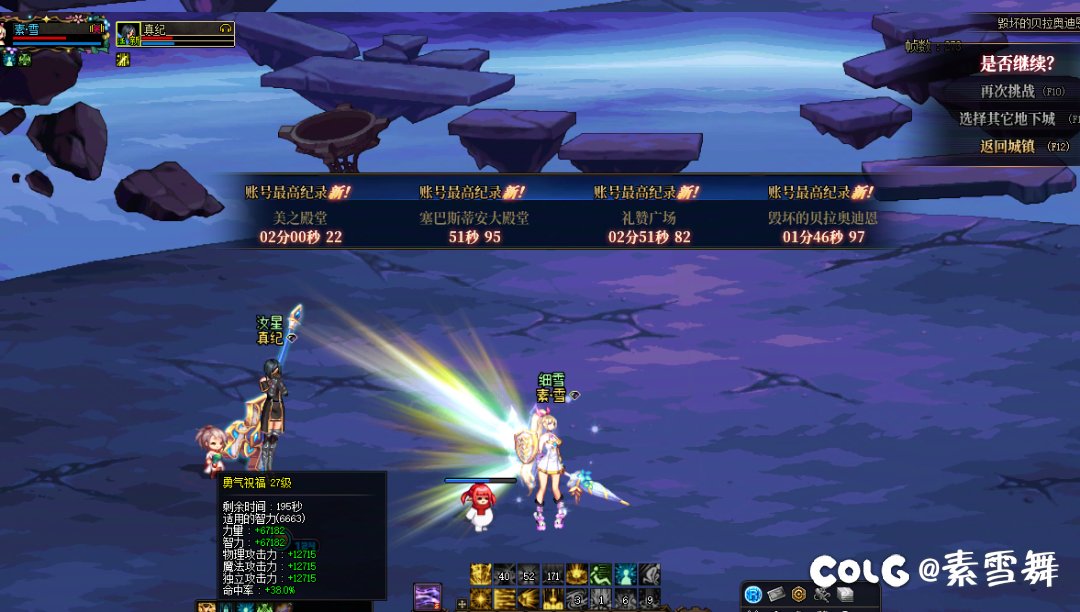Select the skill on cooldown showing 9
This screenshot has width=1080, height=612.
(x=649, y=599)
